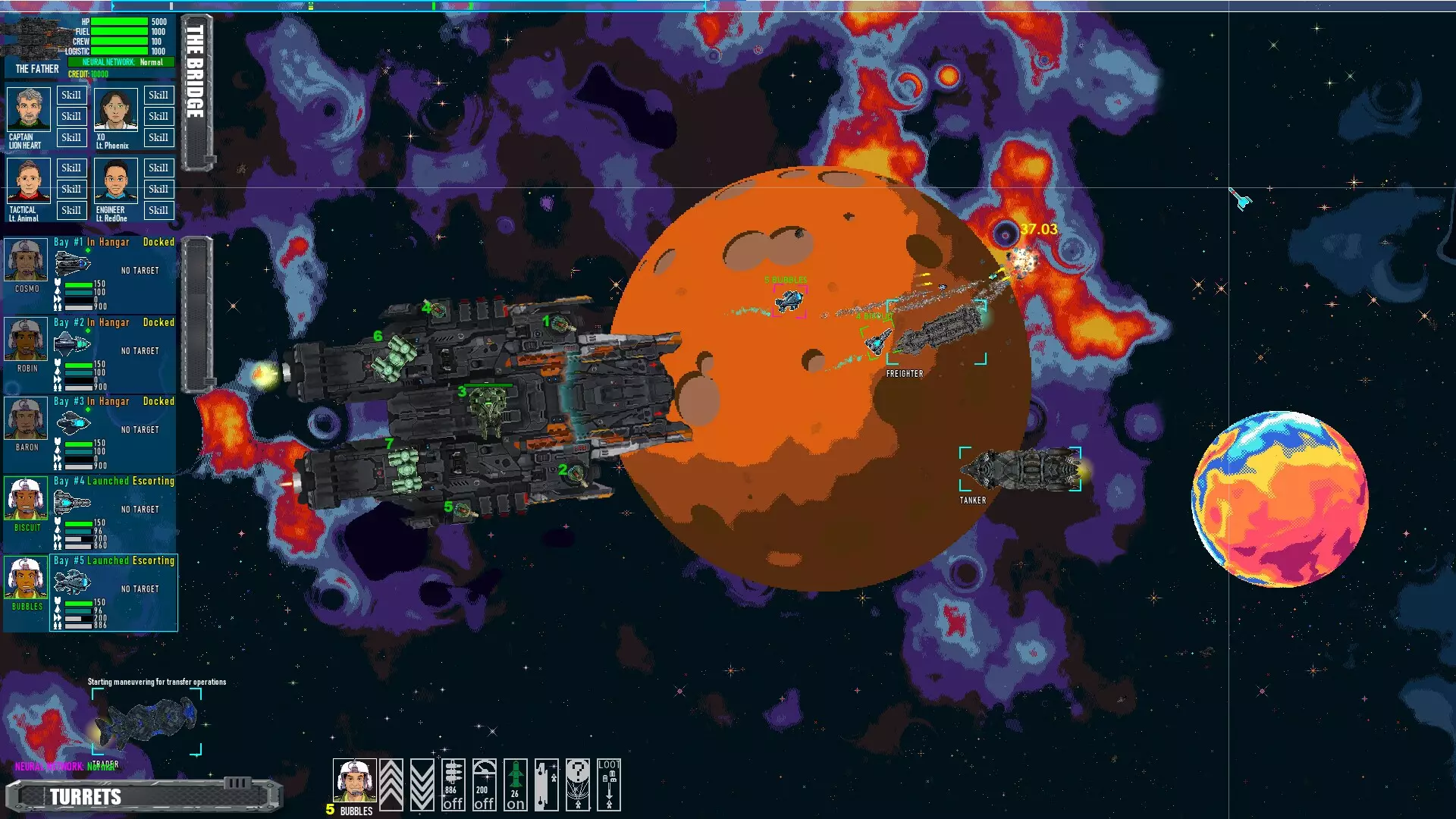Open The Bridge panel tab
Viewport: 1456px width, 819px height.
(196, 93)
